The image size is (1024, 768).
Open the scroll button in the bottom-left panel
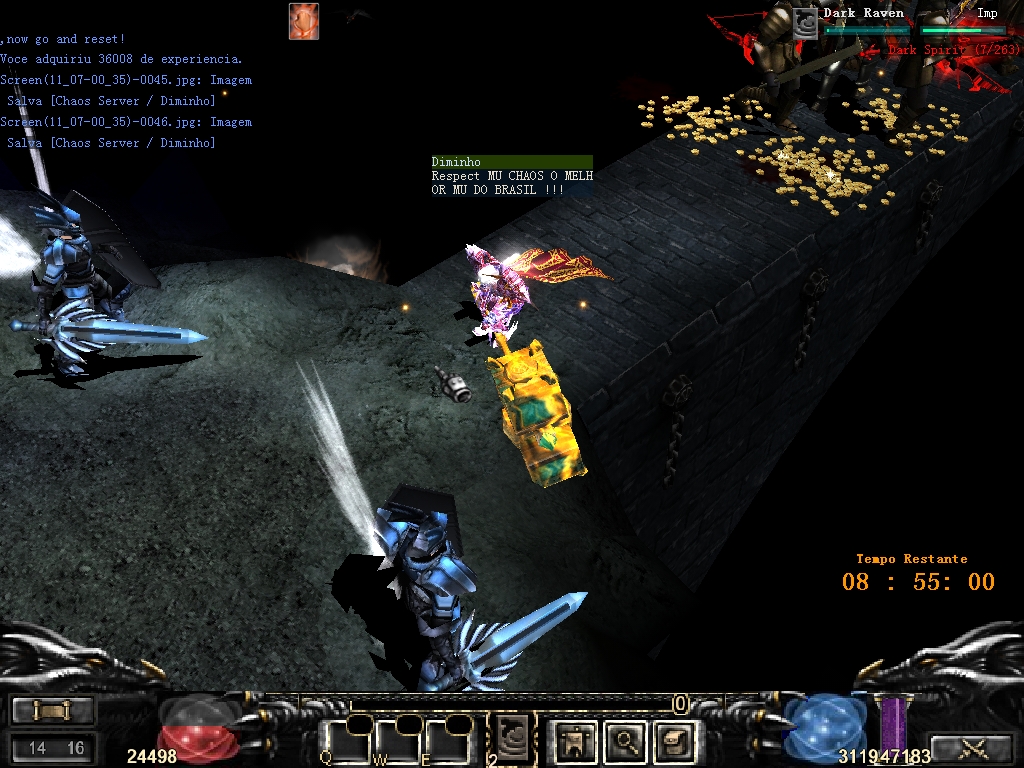(51, 710)
